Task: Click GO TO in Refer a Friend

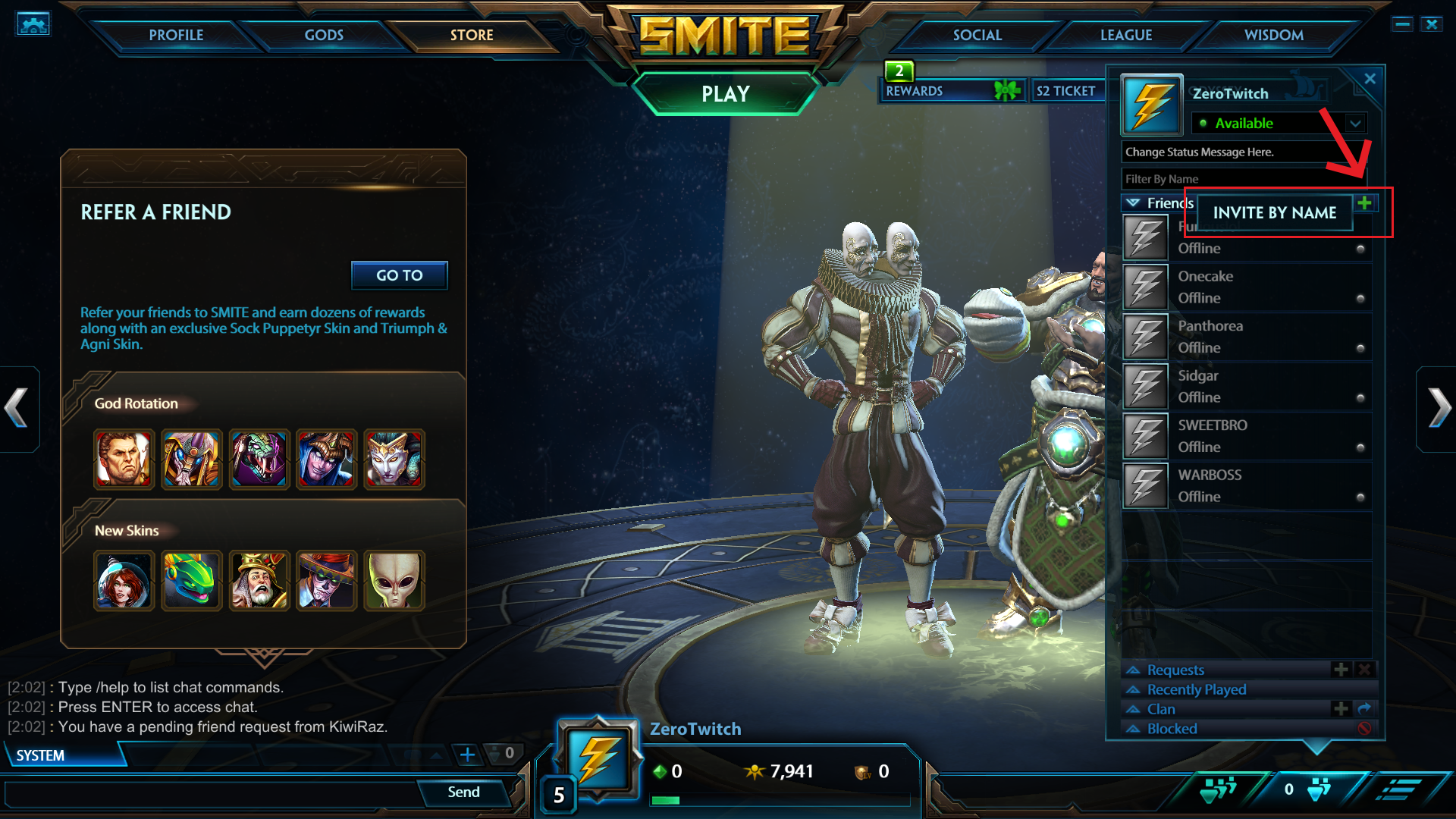Action: (399, 275)
